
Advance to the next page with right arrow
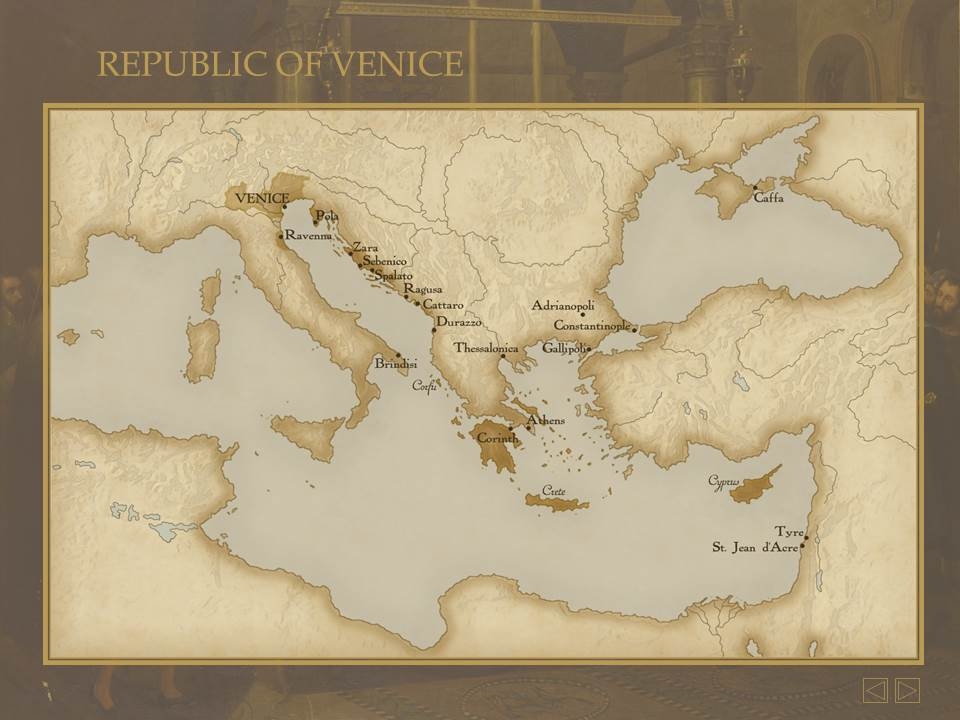click(907, 690)
